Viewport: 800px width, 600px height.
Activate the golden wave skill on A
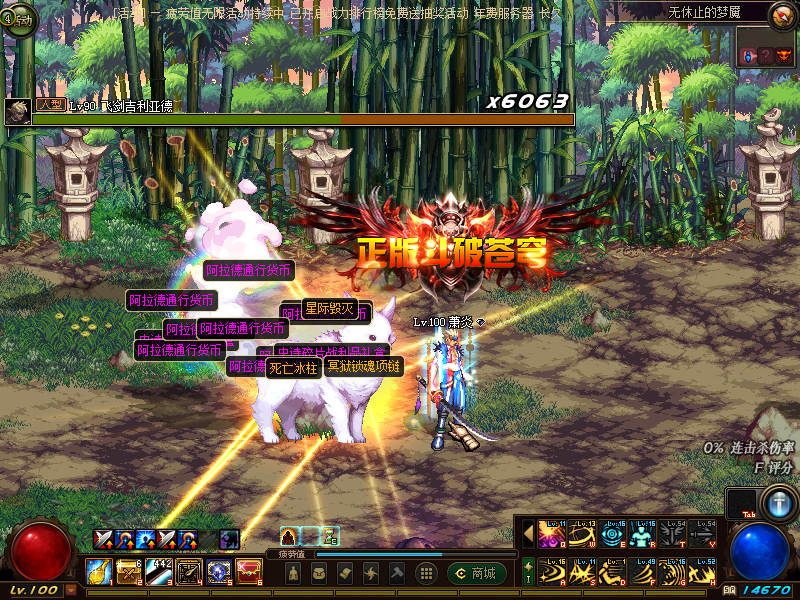pos(554,572)
